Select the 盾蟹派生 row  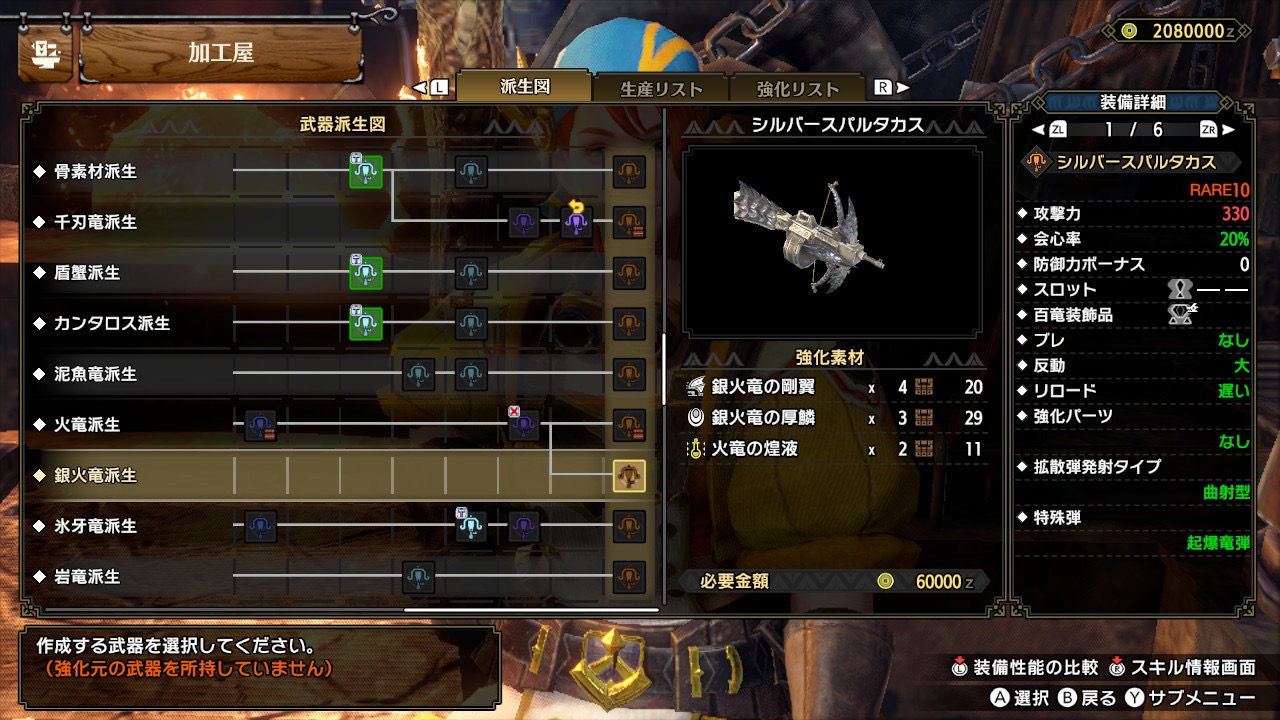87,273
